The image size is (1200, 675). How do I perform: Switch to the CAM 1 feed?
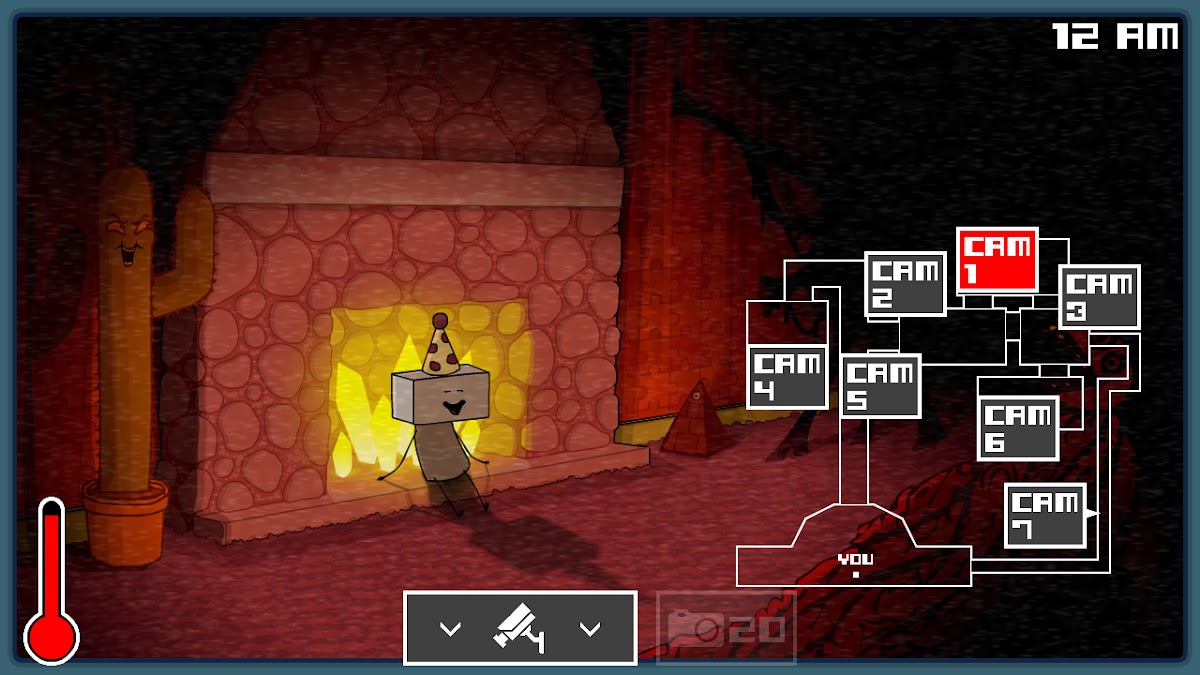[997, 260]
